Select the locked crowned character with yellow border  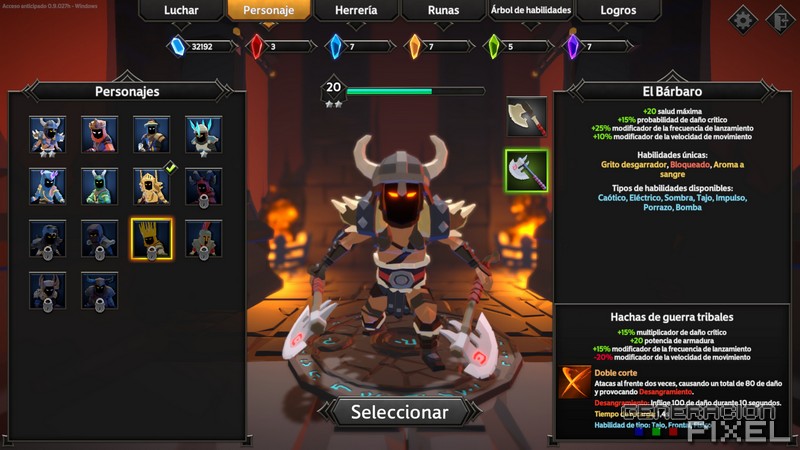(151, 238)
